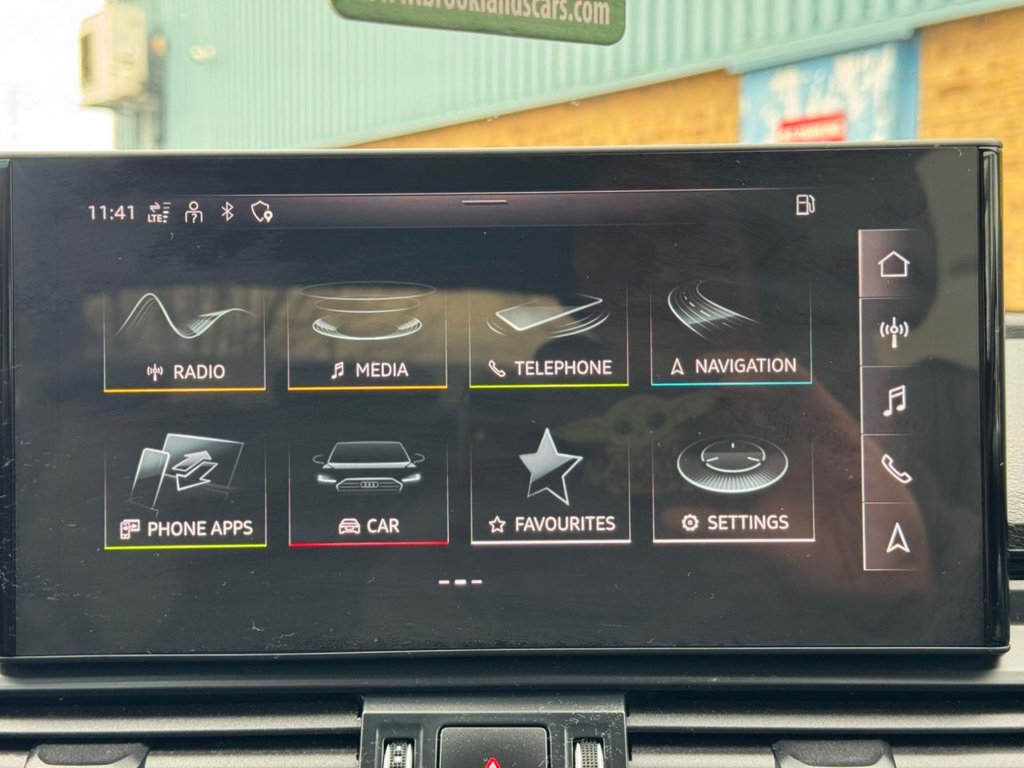Launch the Navigation tile
Screen dimensions: 1024x768
pyautogui.click(x=731, y=334)
